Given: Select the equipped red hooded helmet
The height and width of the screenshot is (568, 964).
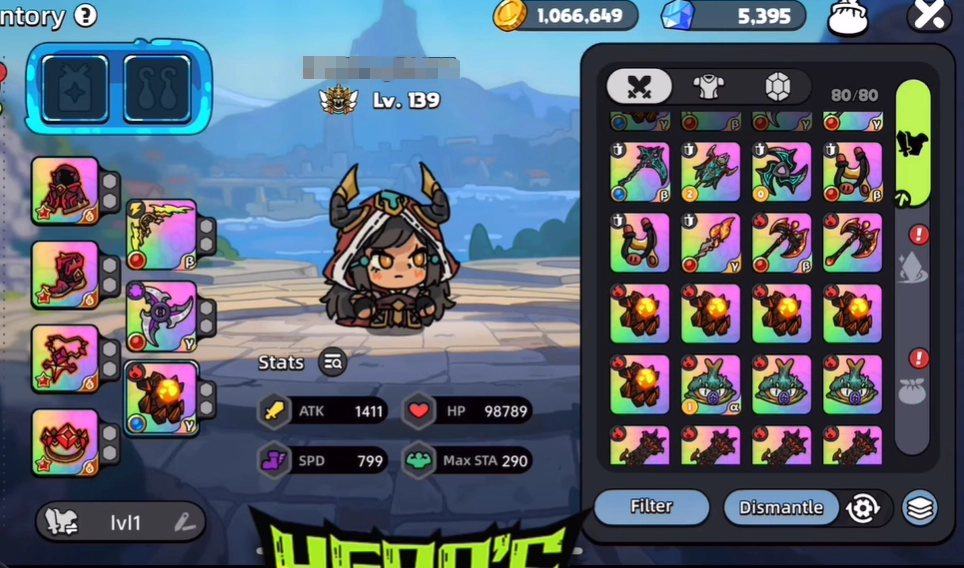Looking at the screenshot, I should click(x=66, y=190).
